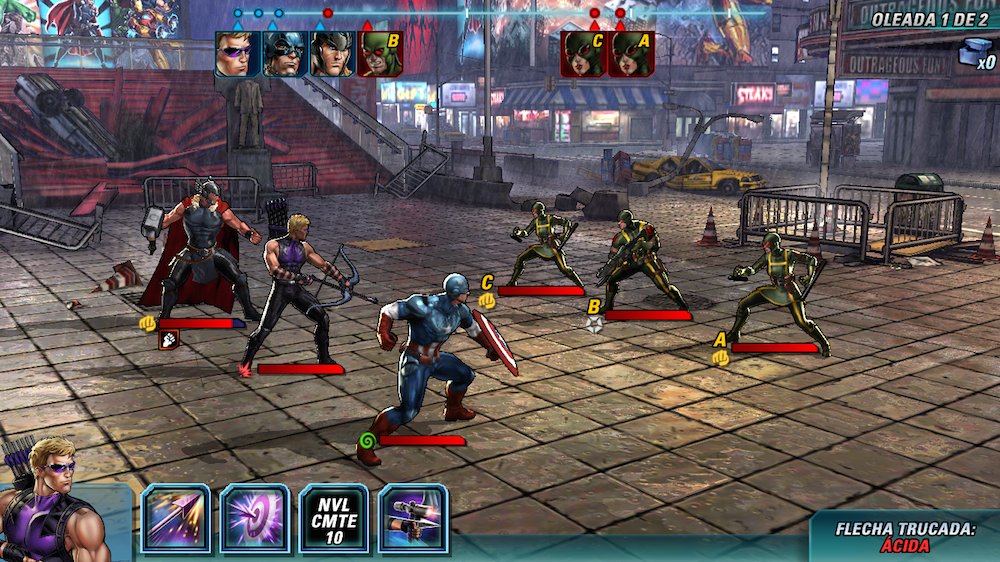This screenshot has width=1000, height=562.
Task: Select the locked NVL CMTE 10 ability slot
Action: pos(334,518)
